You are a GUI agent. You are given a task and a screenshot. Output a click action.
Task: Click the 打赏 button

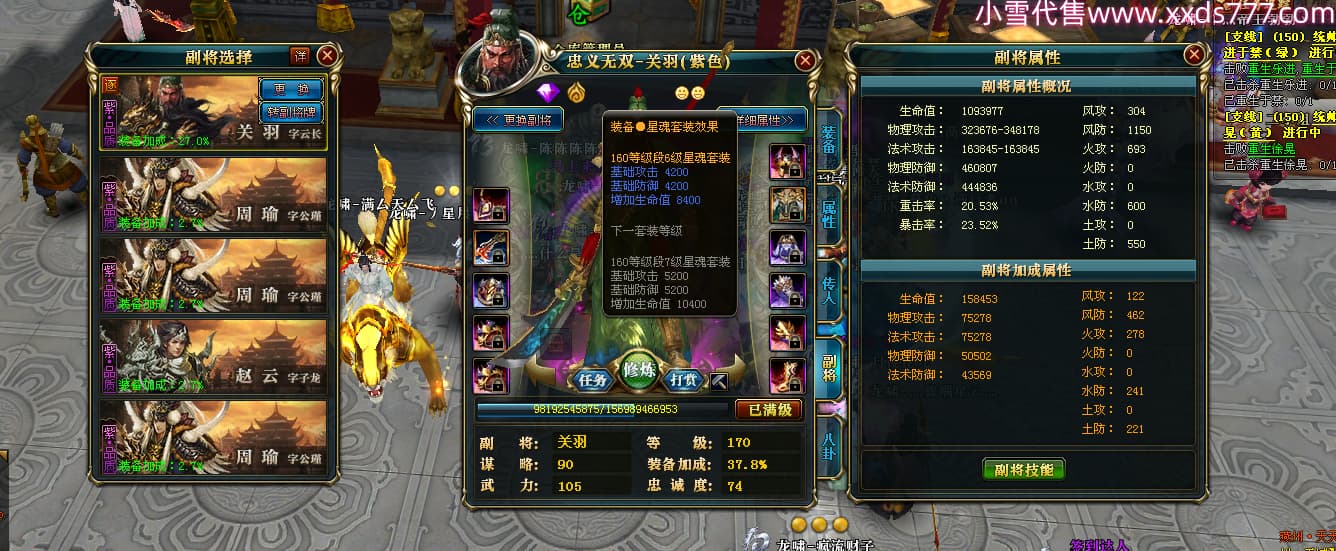683,380
